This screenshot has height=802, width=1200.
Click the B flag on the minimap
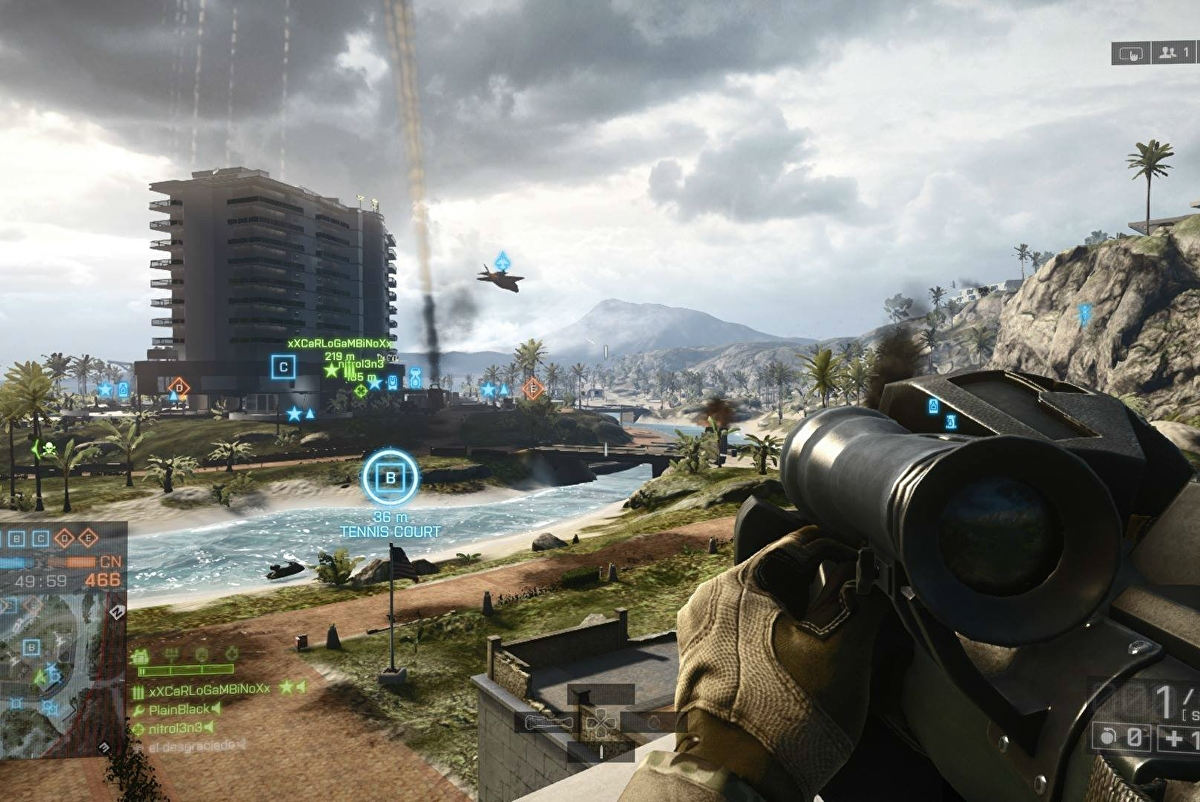click(x=31, y=646)
